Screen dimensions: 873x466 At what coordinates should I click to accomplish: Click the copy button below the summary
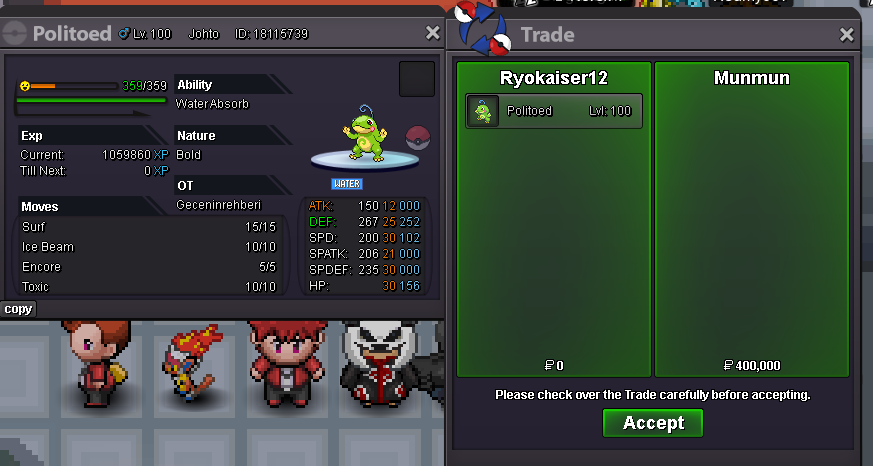[x=18, y=309]
